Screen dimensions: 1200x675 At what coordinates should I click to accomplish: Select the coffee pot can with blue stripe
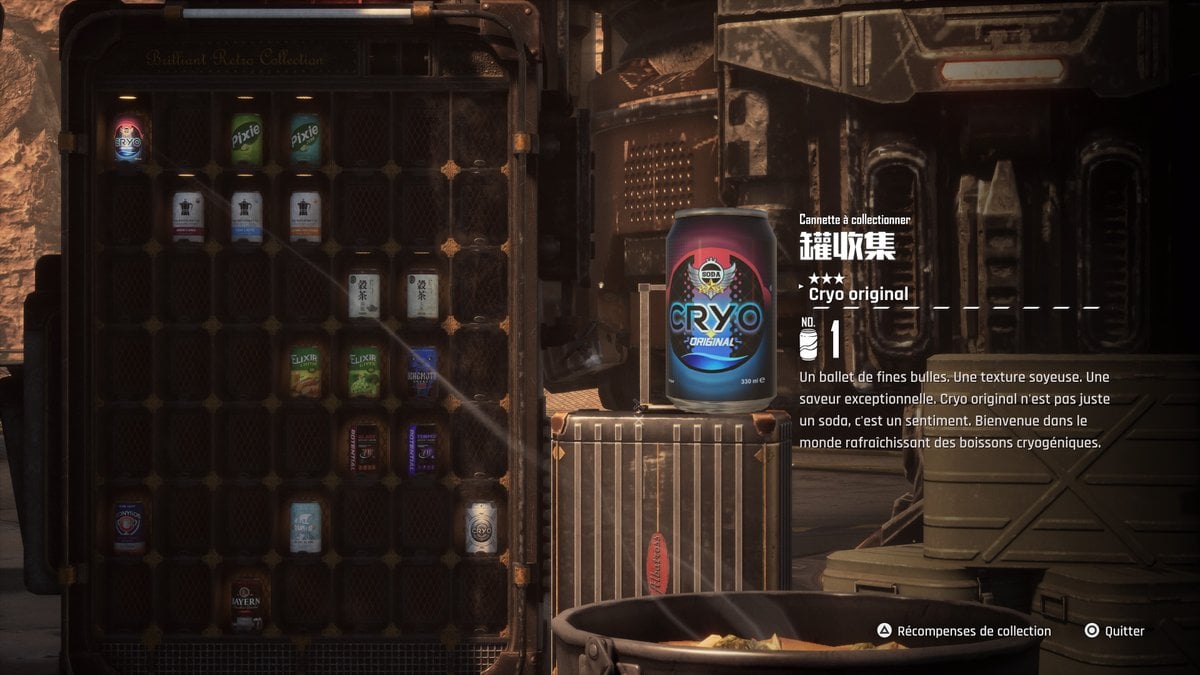(x=247, y=216)
